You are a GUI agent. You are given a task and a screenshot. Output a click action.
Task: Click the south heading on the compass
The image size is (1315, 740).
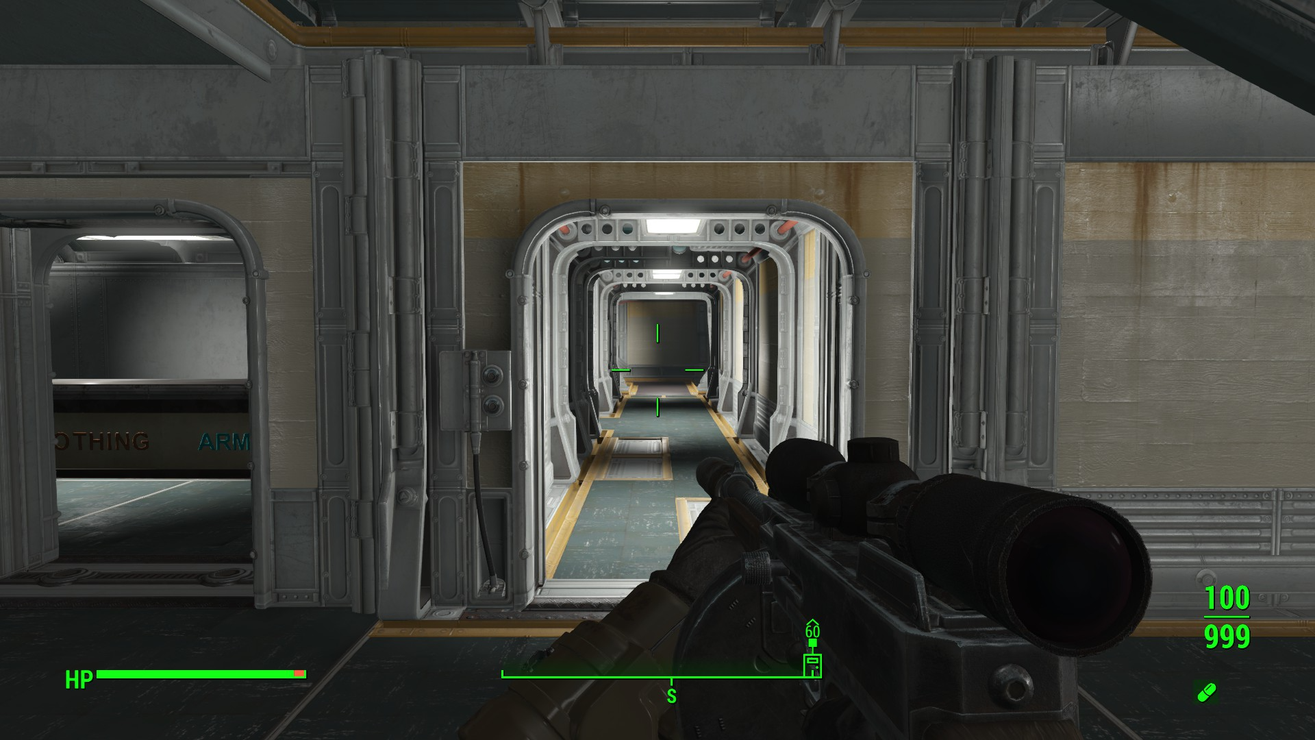pyautogui.click(x=671, y=696)
